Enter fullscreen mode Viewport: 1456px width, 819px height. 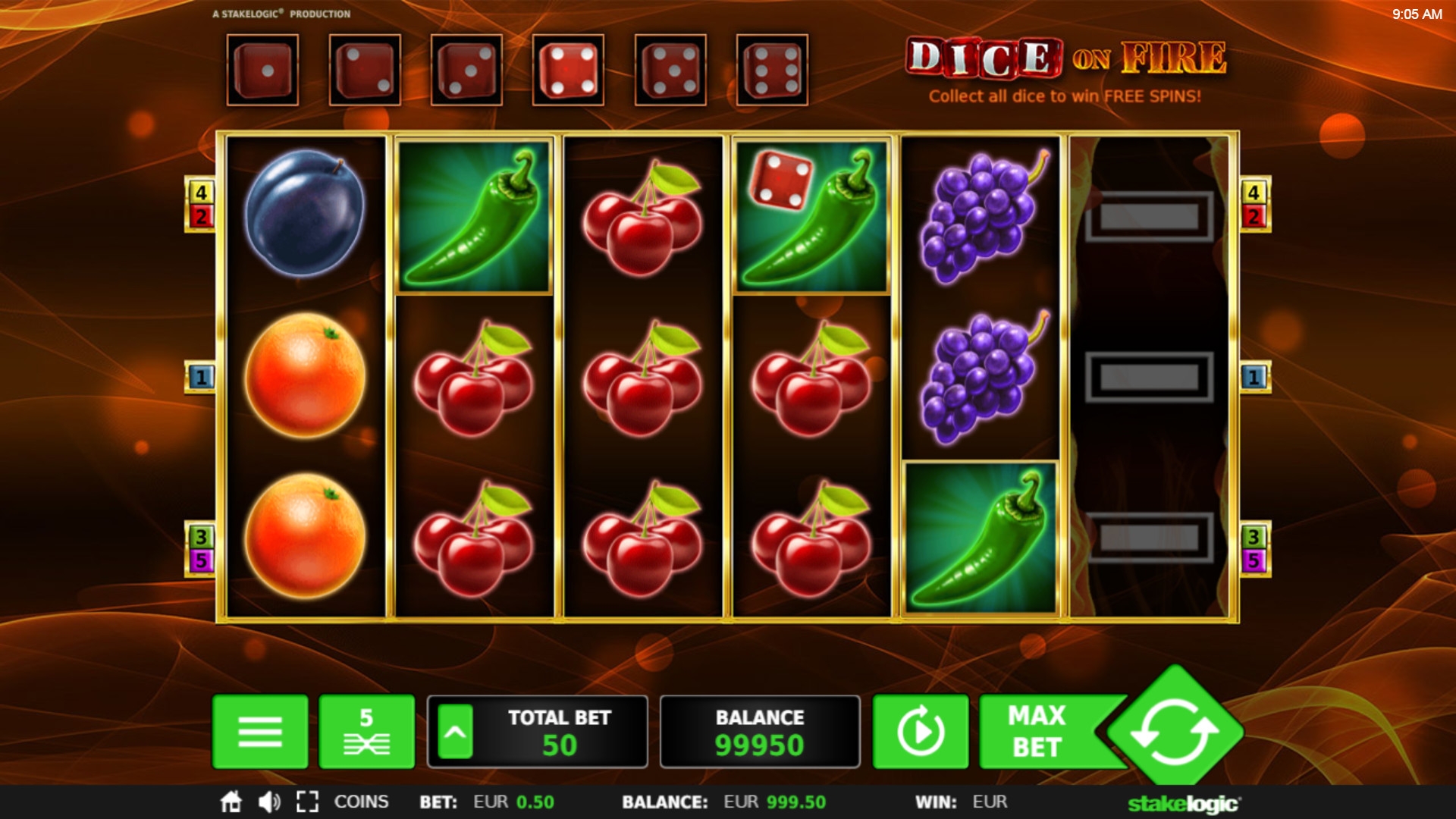307,802
